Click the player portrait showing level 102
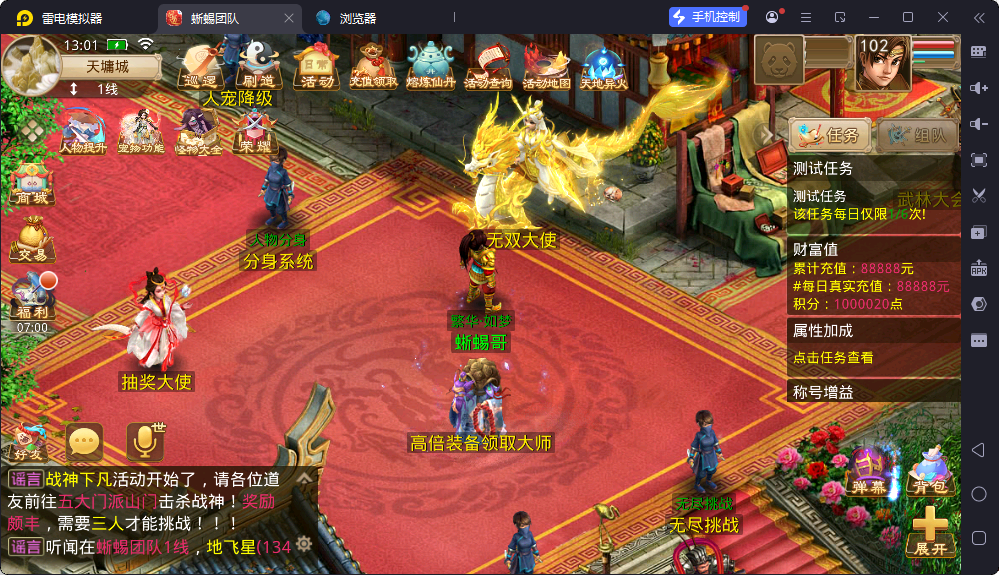The height and width of the screenshot is (575, 999). tap(882, 62)
